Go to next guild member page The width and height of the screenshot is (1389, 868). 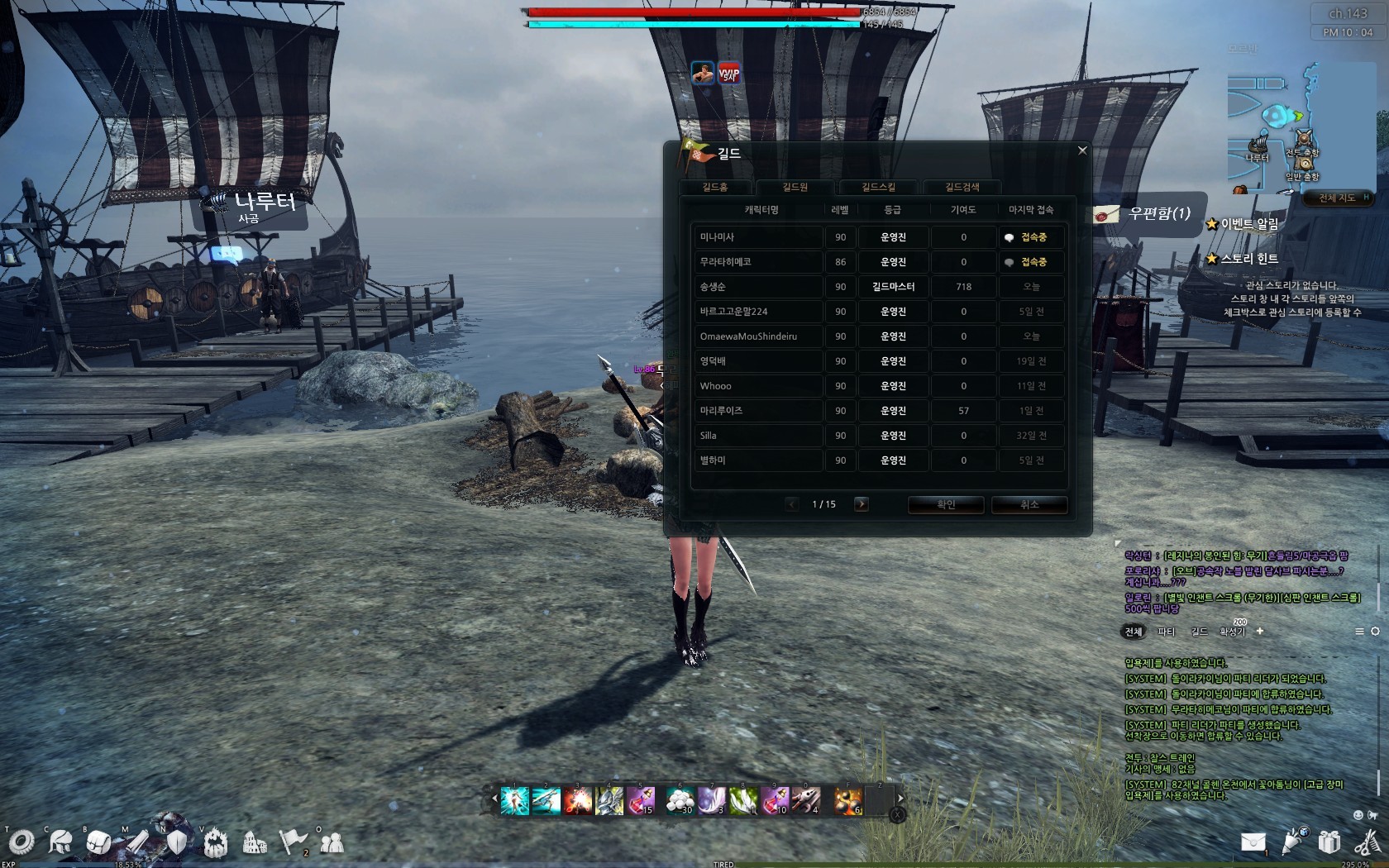(x=861, y=504)
